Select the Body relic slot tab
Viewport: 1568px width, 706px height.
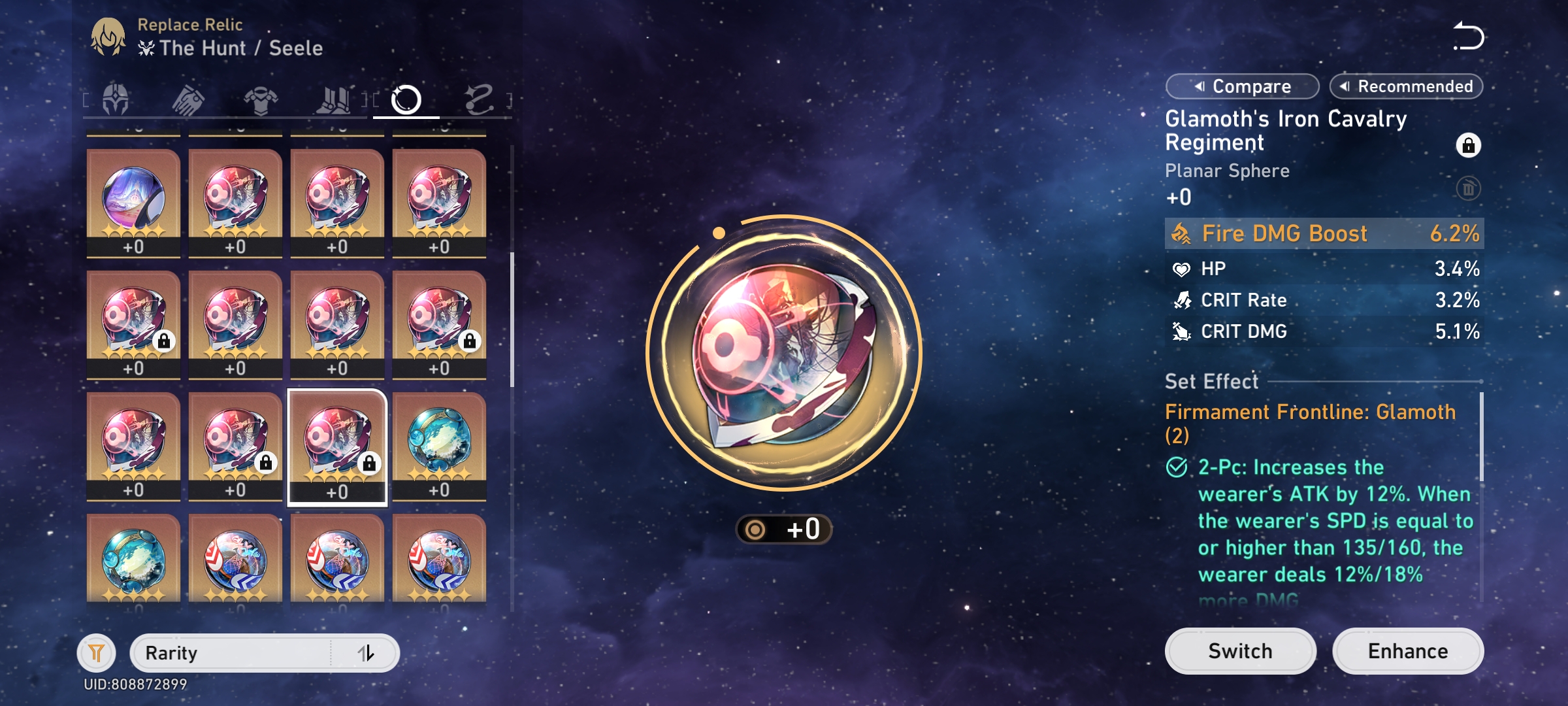(x=260, y=99)
